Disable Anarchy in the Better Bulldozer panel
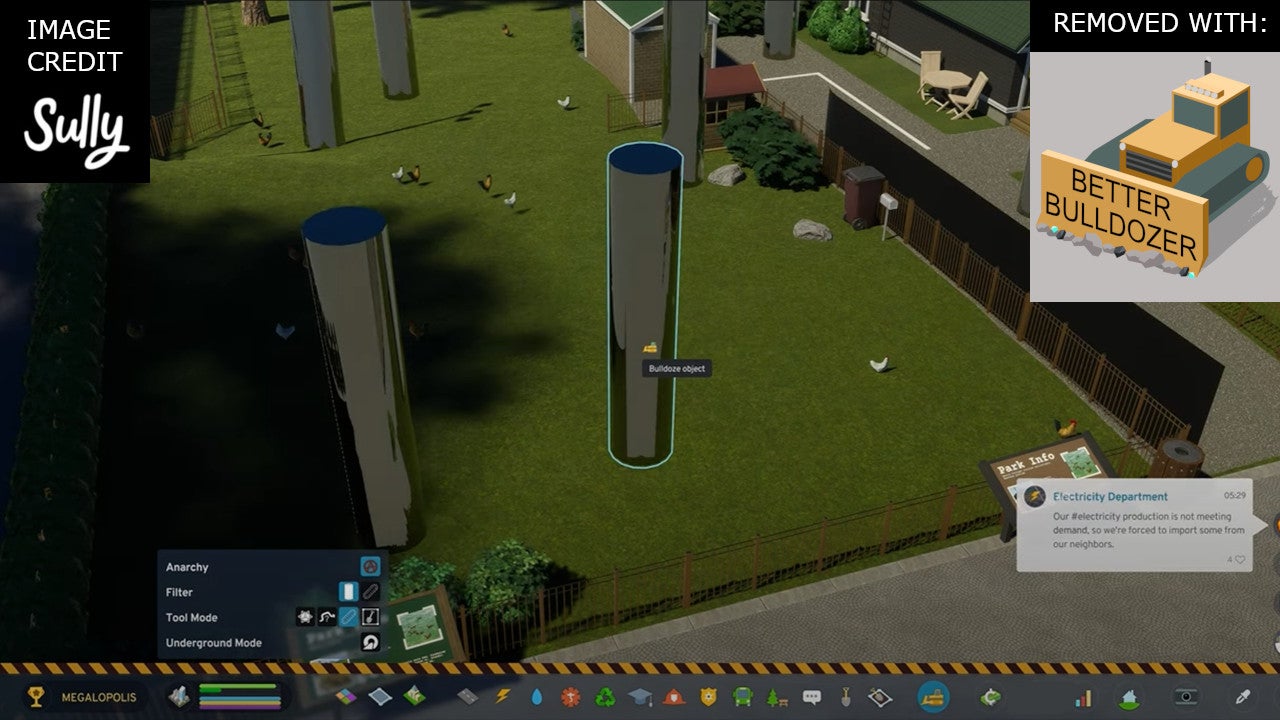Image resolution: width=1280 pixels, height=720 pixels. point(371,568)
